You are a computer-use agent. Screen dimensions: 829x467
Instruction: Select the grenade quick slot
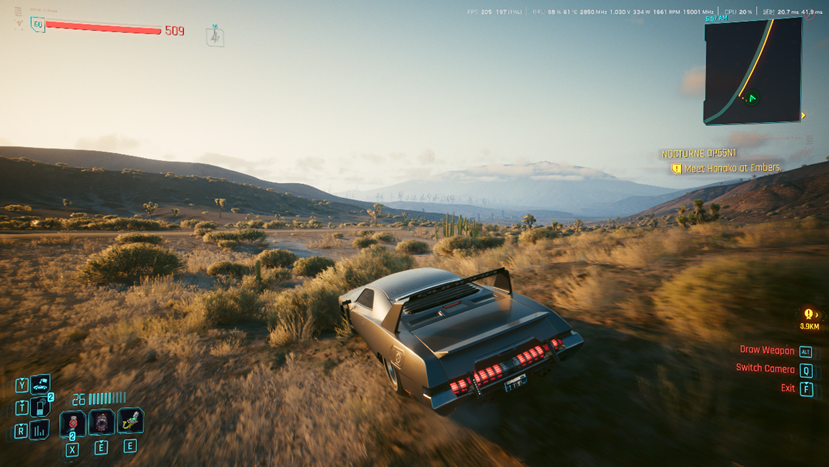click(73, 422)
